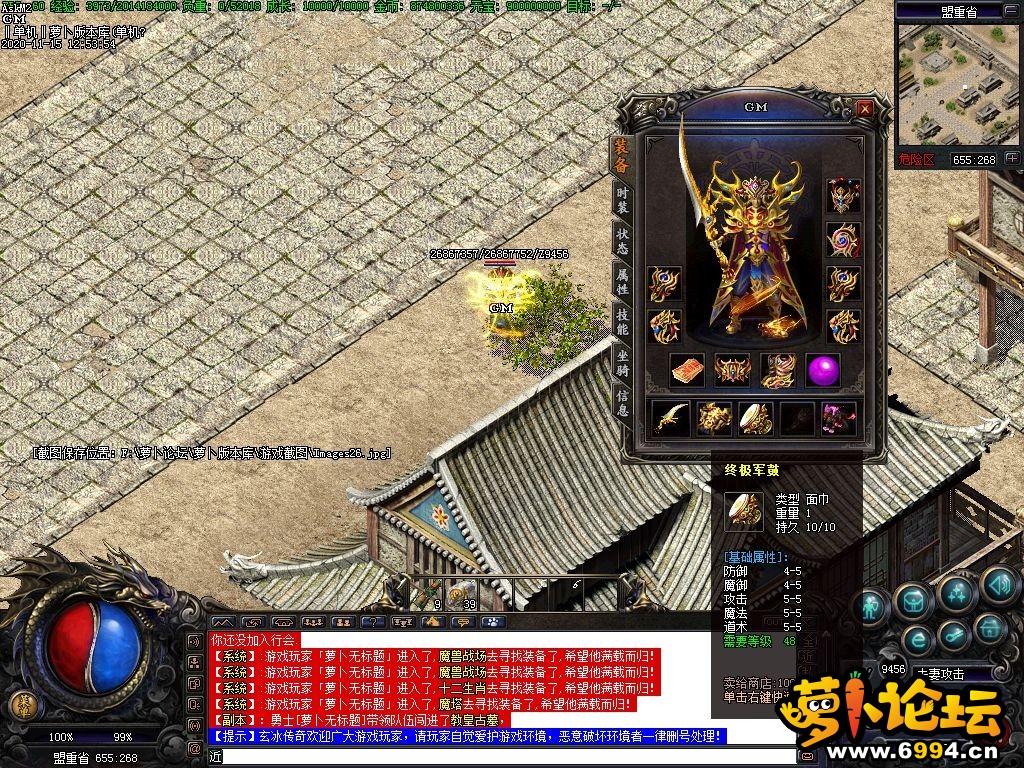
Task: Close the GM character panel
Action: coord(865,108)
